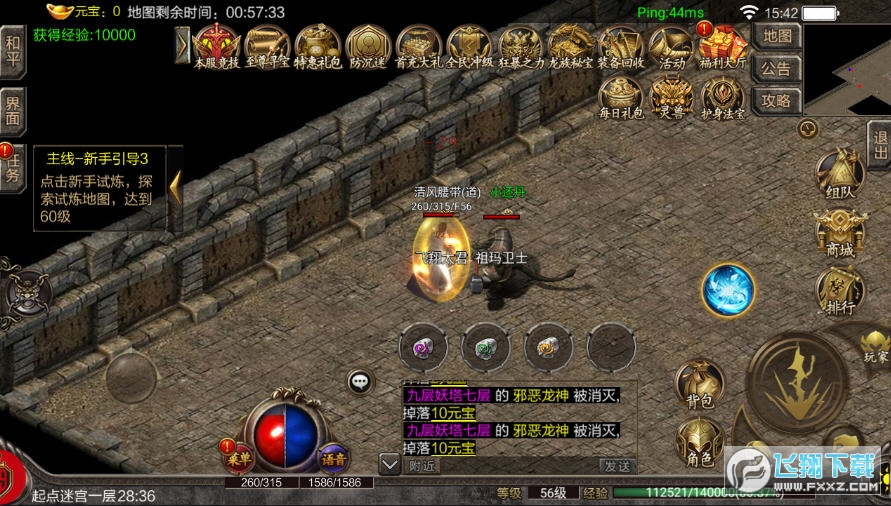Image resolution: width=891 pixels, height=506 pixels.
Task: Open the 公告 announcements button
Action: (x=777, y=68)
